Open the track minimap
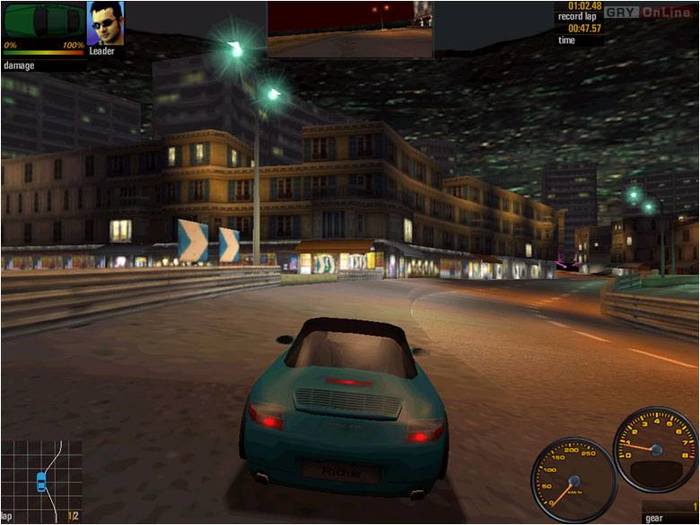 tap(40, 480)
